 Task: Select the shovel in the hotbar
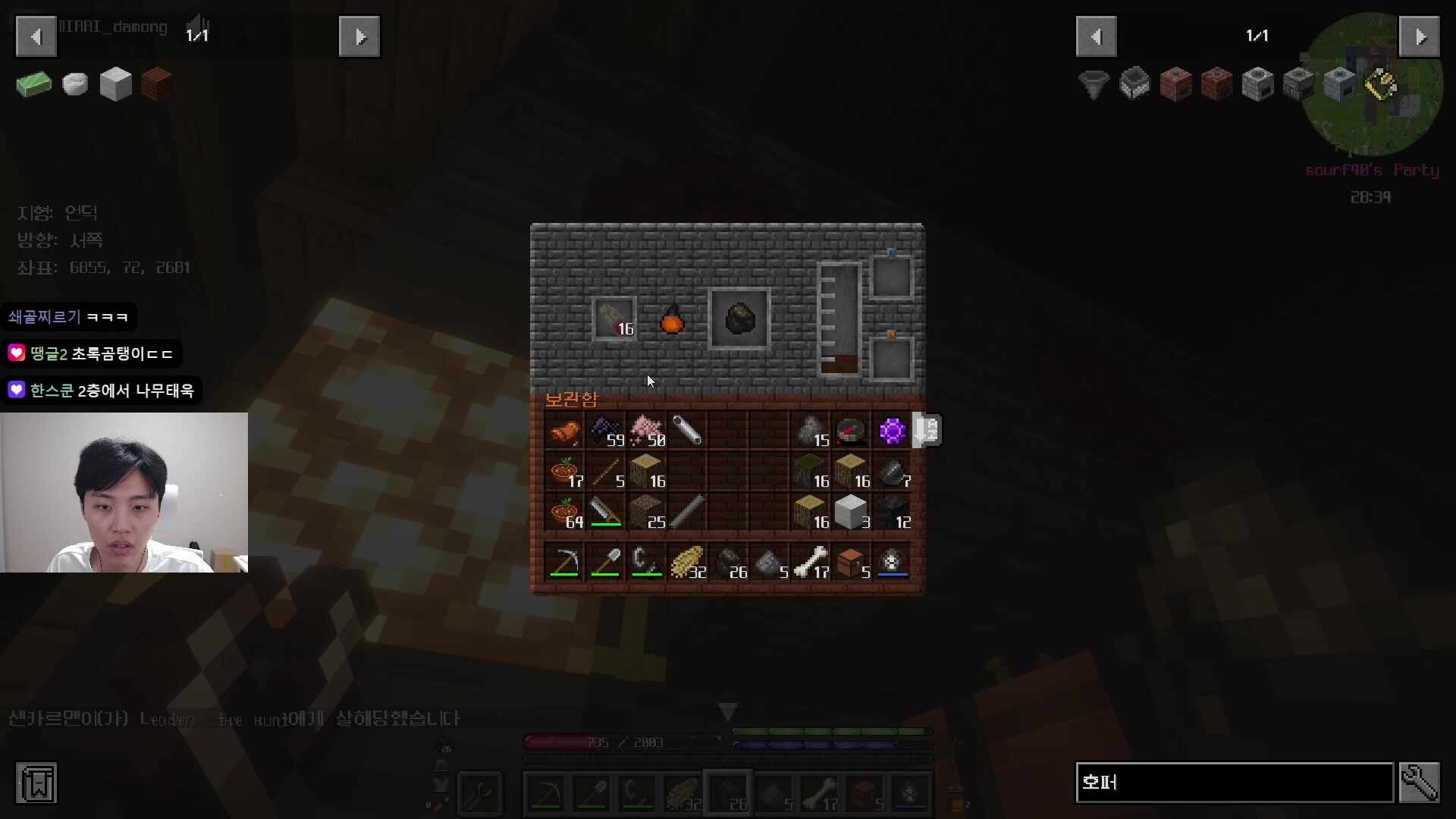pos(606,563)
